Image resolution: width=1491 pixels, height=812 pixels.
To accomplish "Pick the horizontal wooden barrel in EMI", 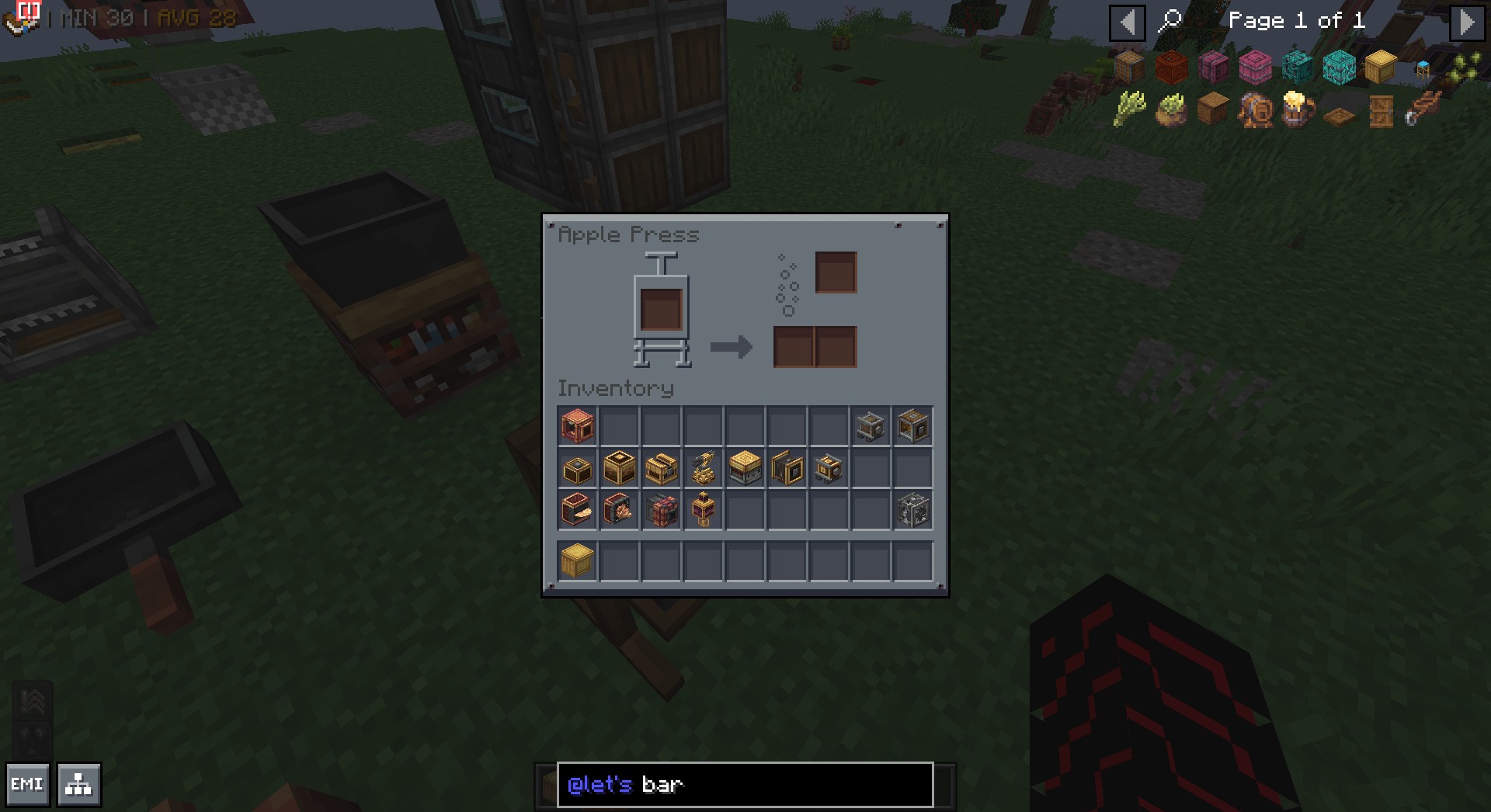I will tap(1255, 111).
